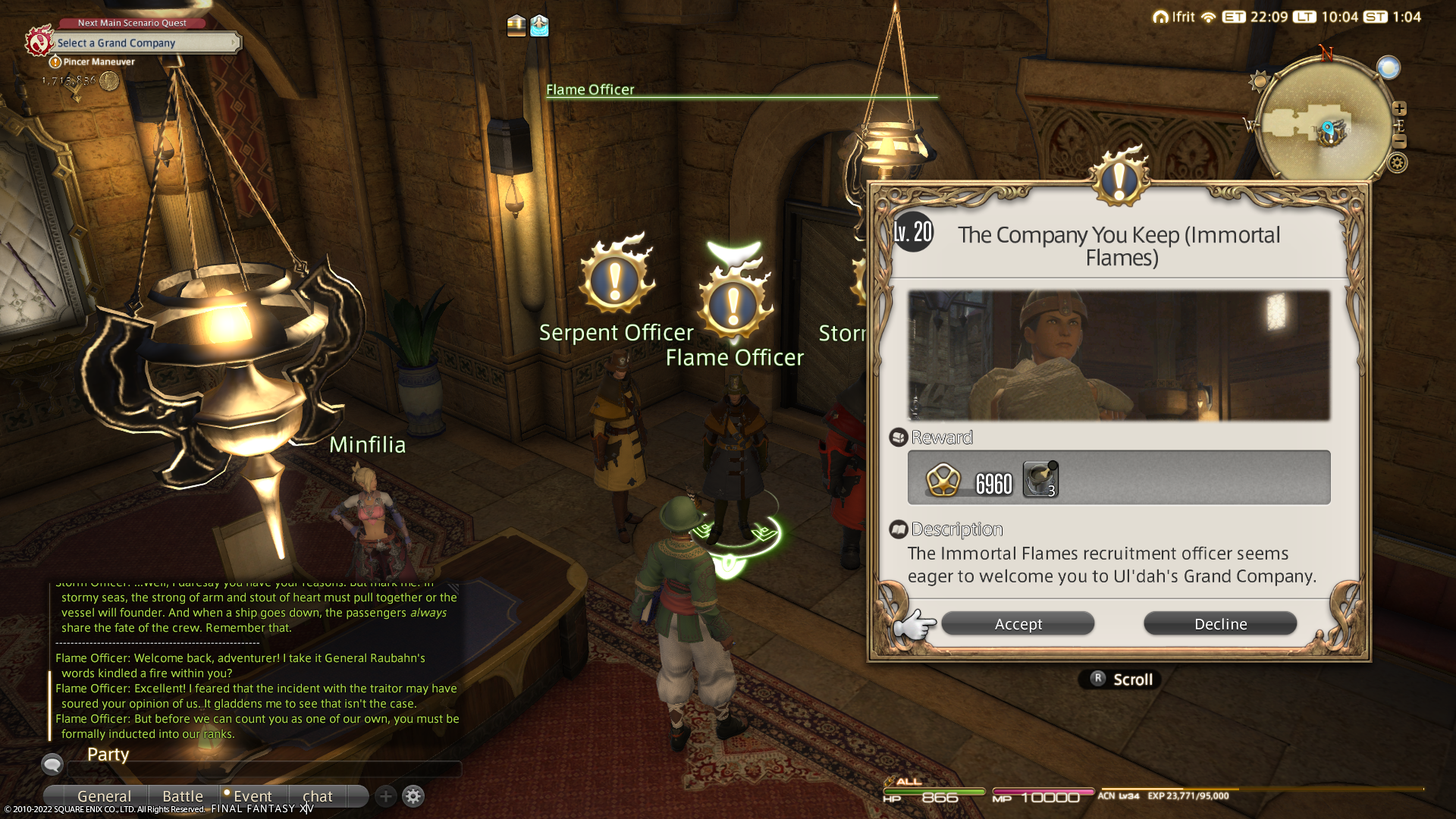The height and width of the screenshot is (819, 1456).
Task: Switch to the Battle chat tab
Action: 183,796
